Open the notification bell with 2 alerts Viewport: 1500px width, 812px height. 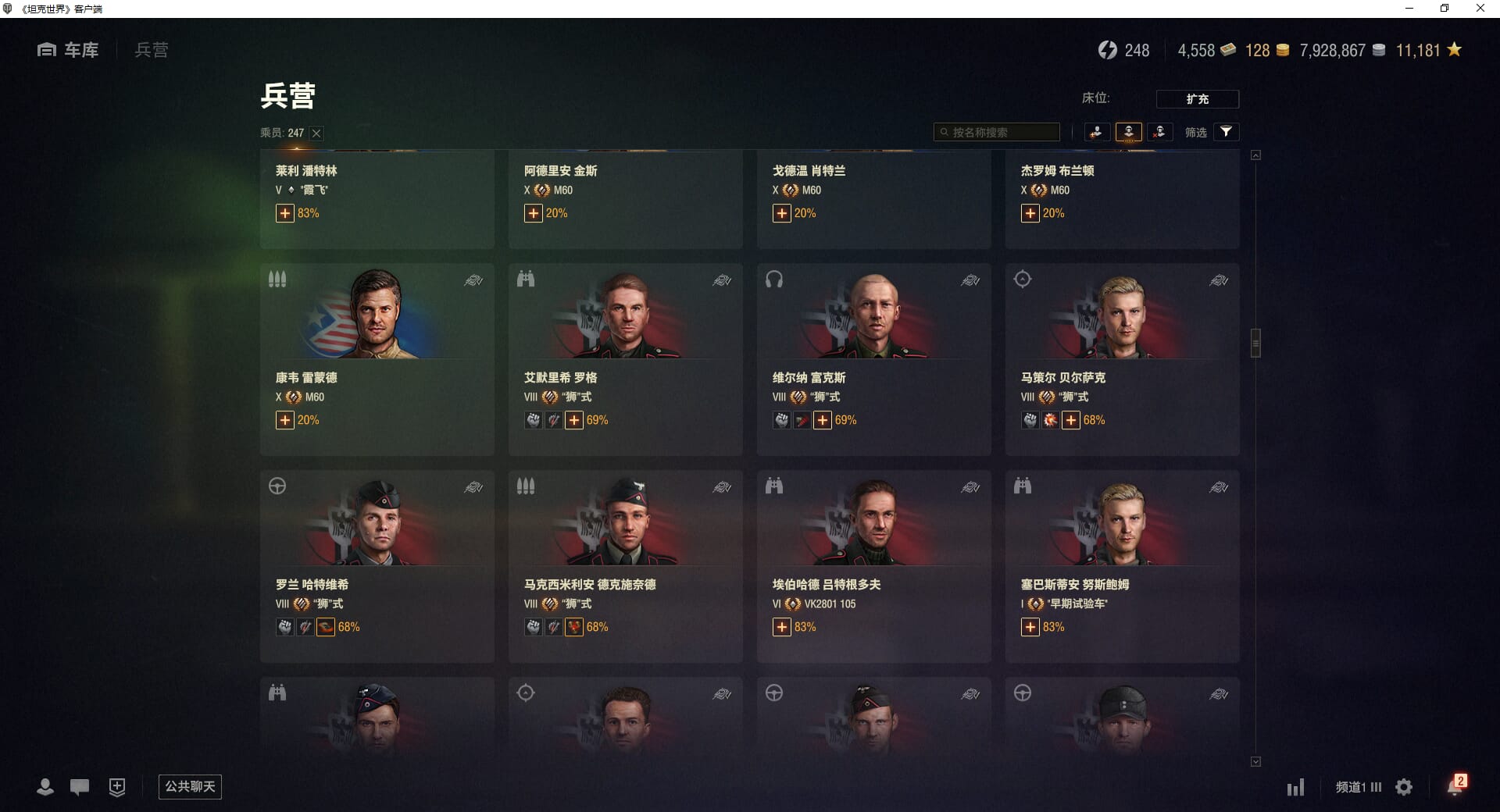point(1455,786)
